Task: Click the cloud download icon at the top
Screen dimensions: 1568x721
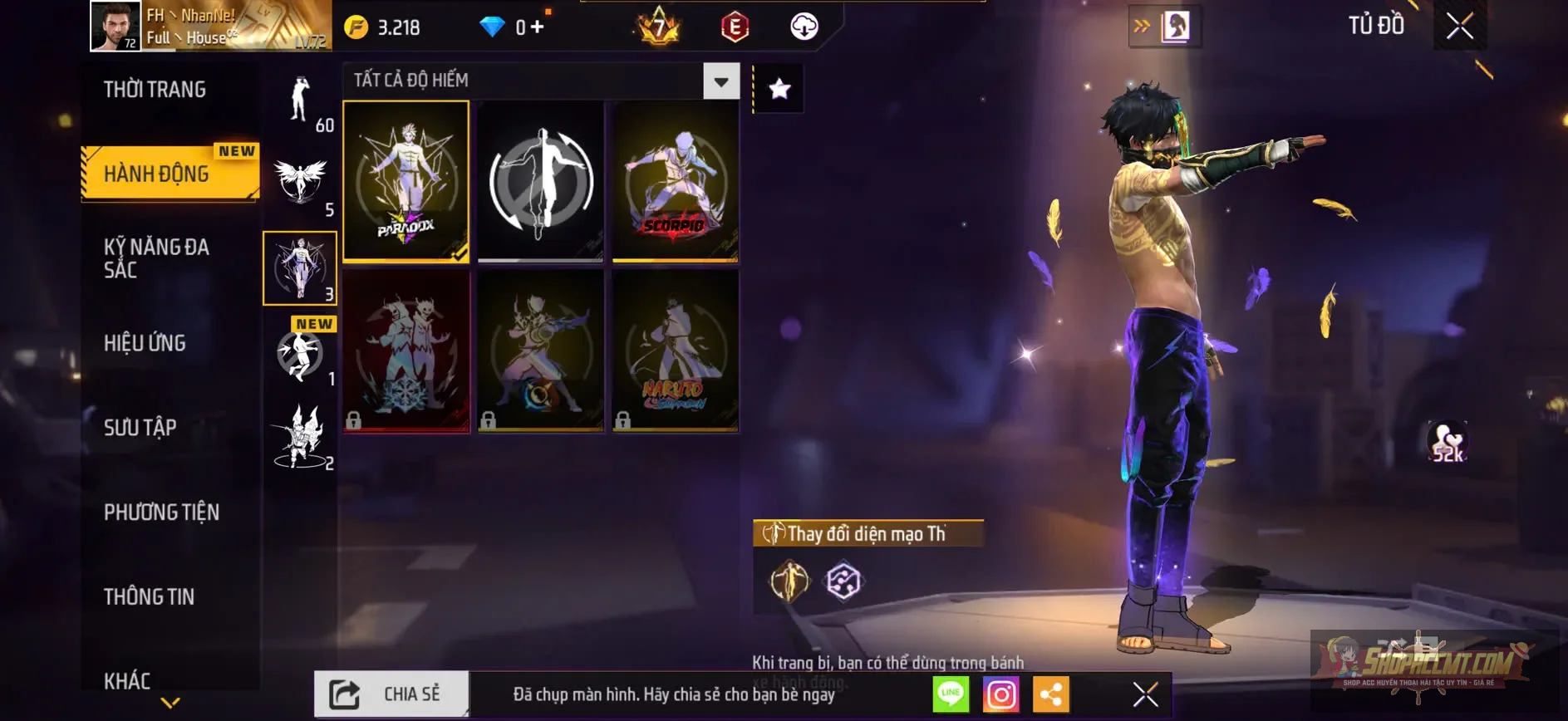Action: (x=801, y=26)
